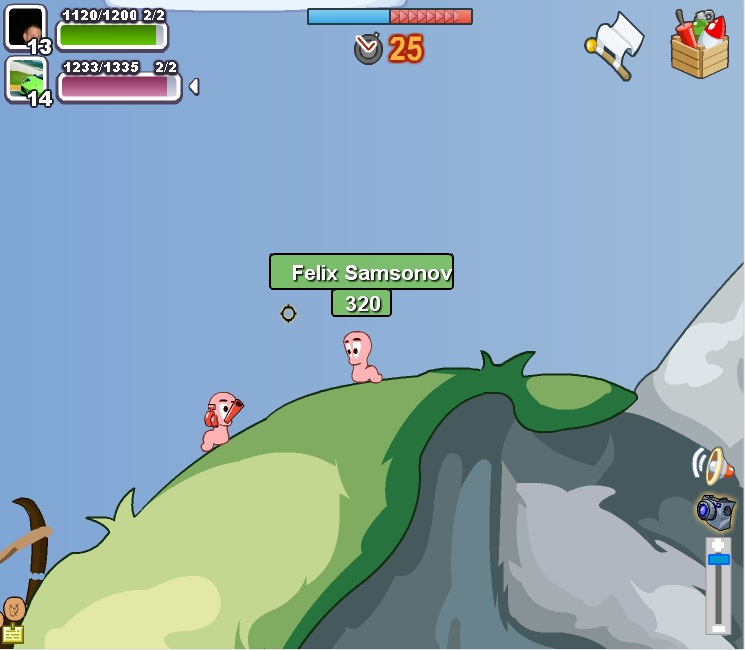Click the zoom slider's minus button

click(x=718, y=627)
